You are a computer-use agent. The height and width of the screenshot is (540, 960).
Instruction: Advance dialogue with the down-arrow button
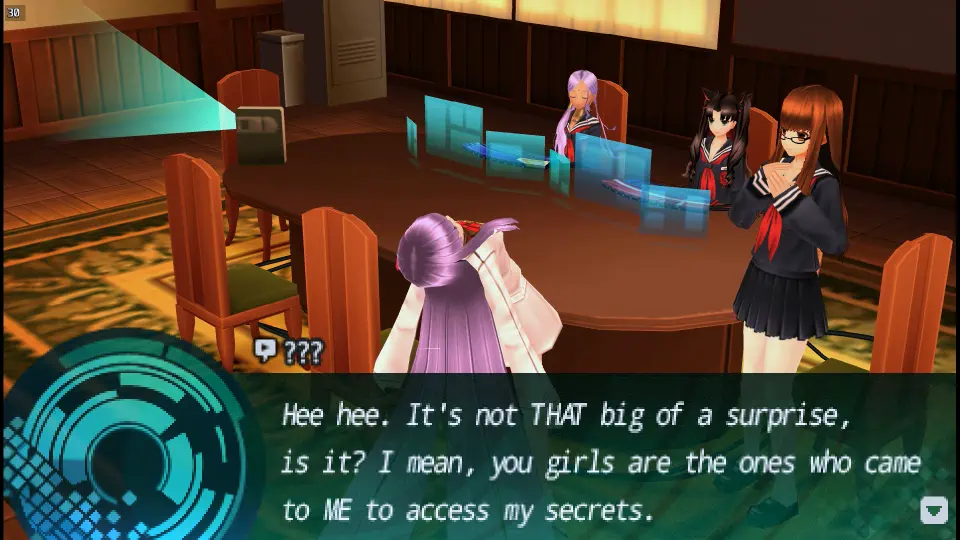pyautogui.click(x=933, y=510)
